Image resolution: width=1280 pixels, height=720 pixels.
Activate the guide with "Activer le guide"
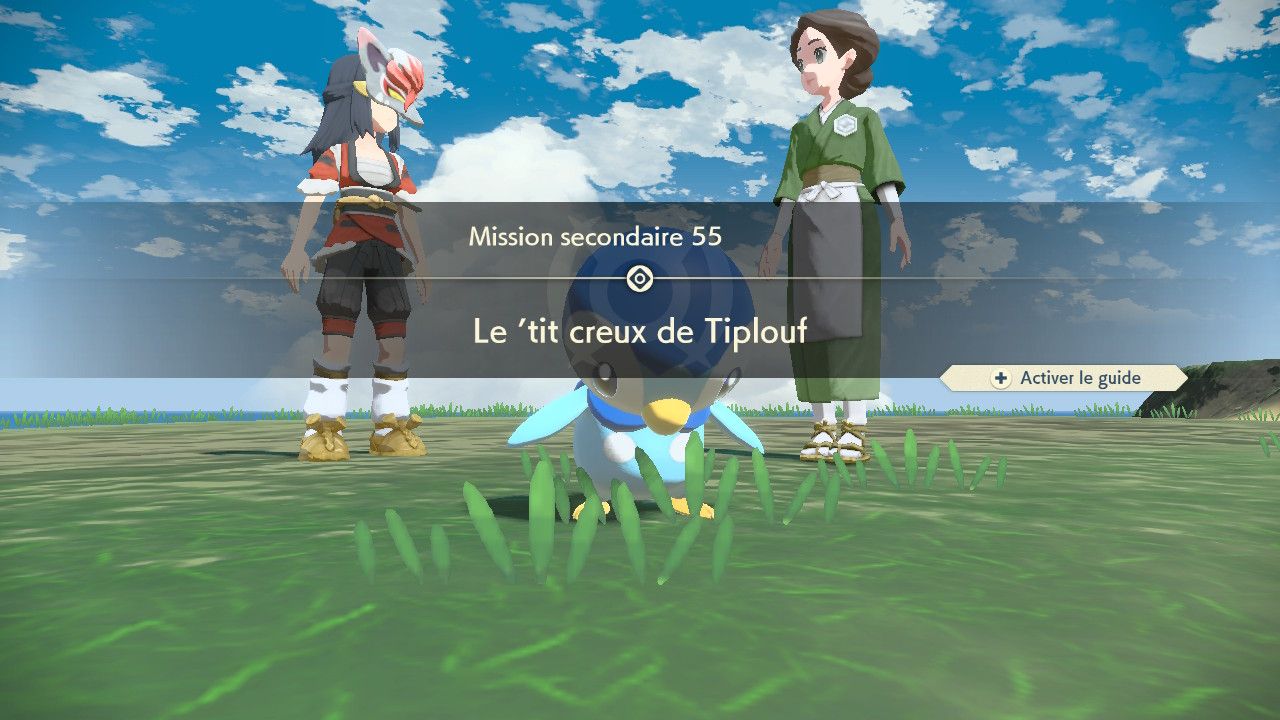click(1066, 378)
